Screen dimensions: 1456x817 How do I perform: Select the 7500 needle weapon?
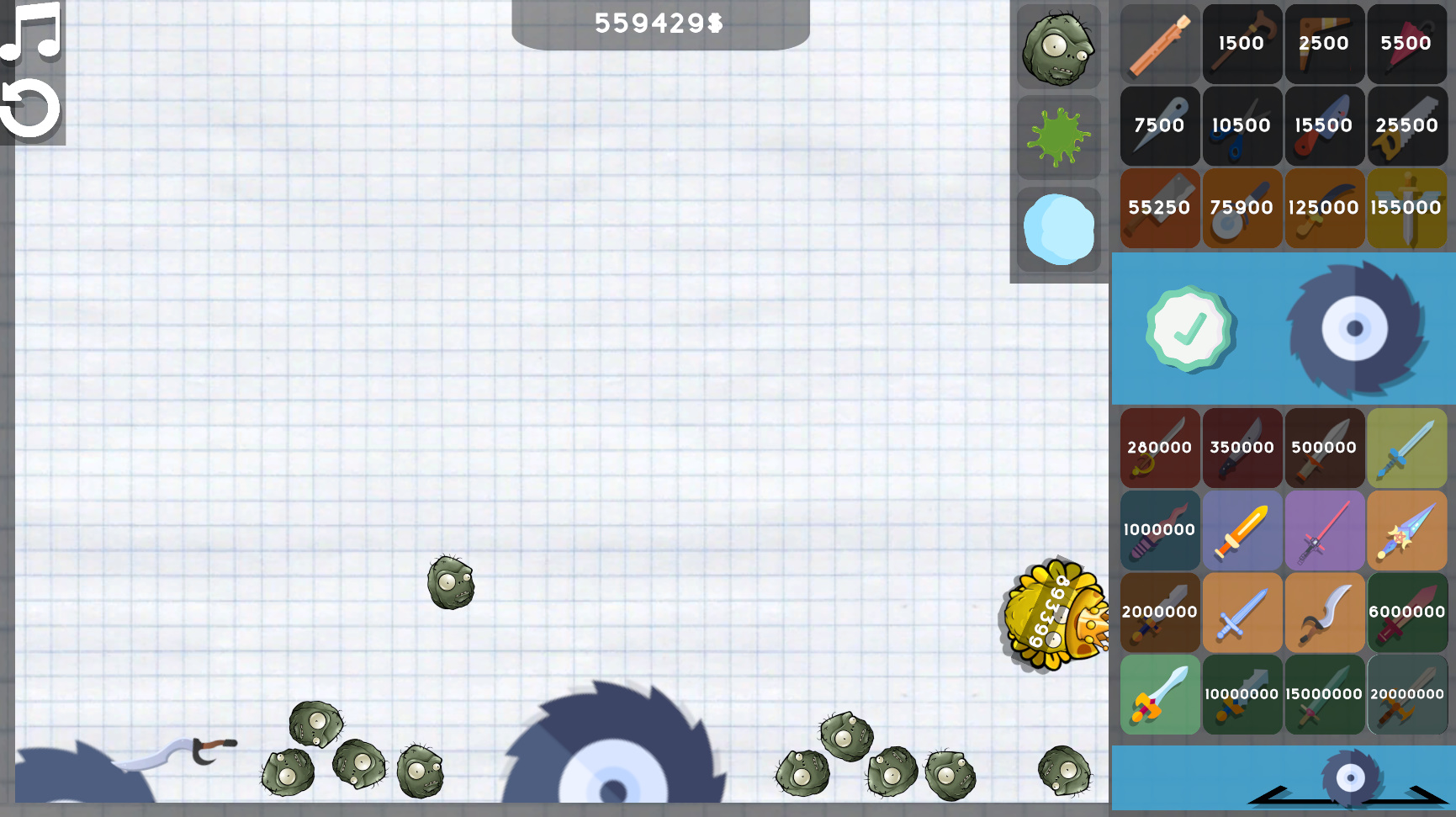click(x=1159, y=126)
